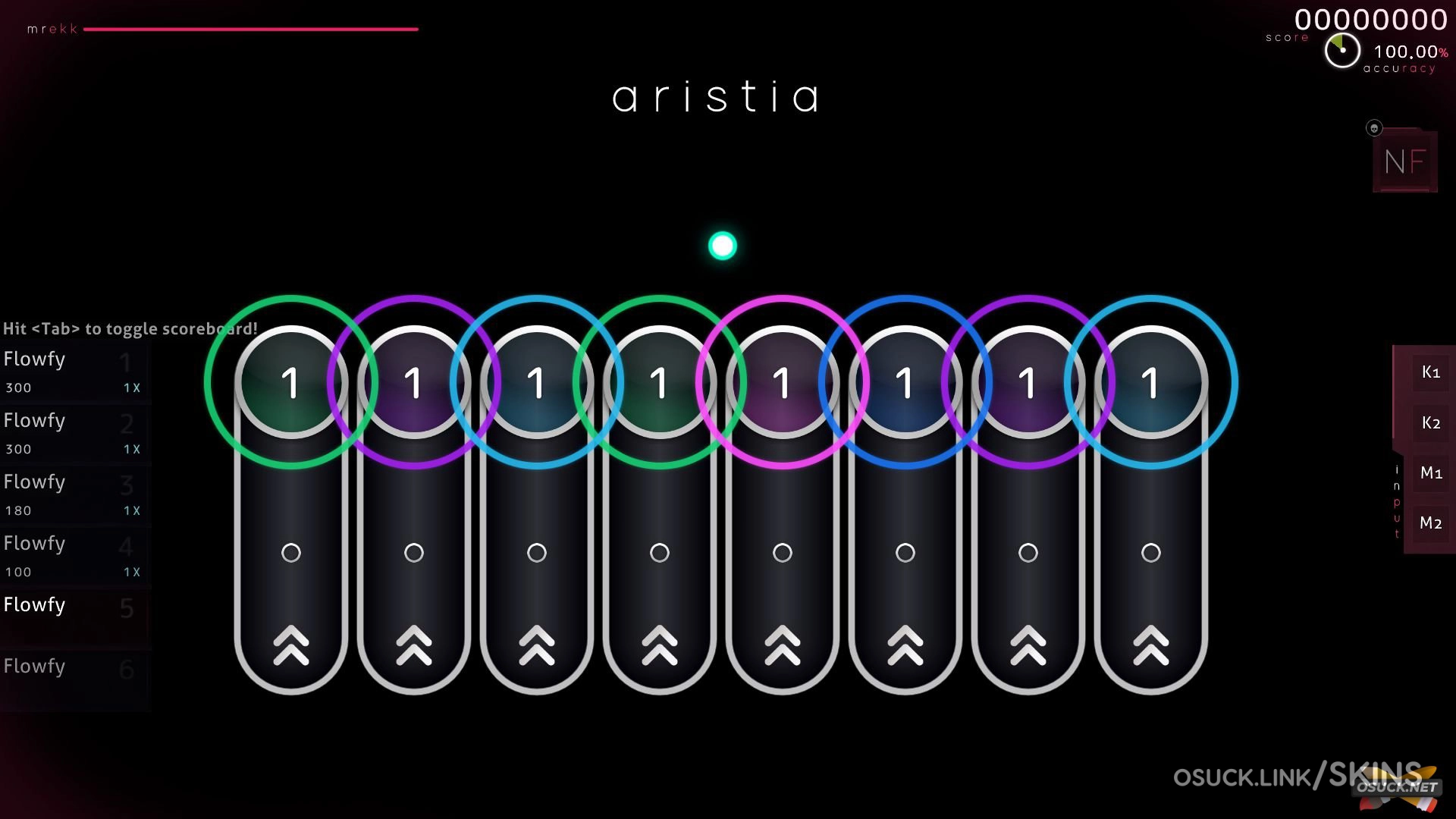The height and width of the screenshot is (819, 1456).
Task: Select the scoreboard entry with score 100
Action: (x=74, y=556)
